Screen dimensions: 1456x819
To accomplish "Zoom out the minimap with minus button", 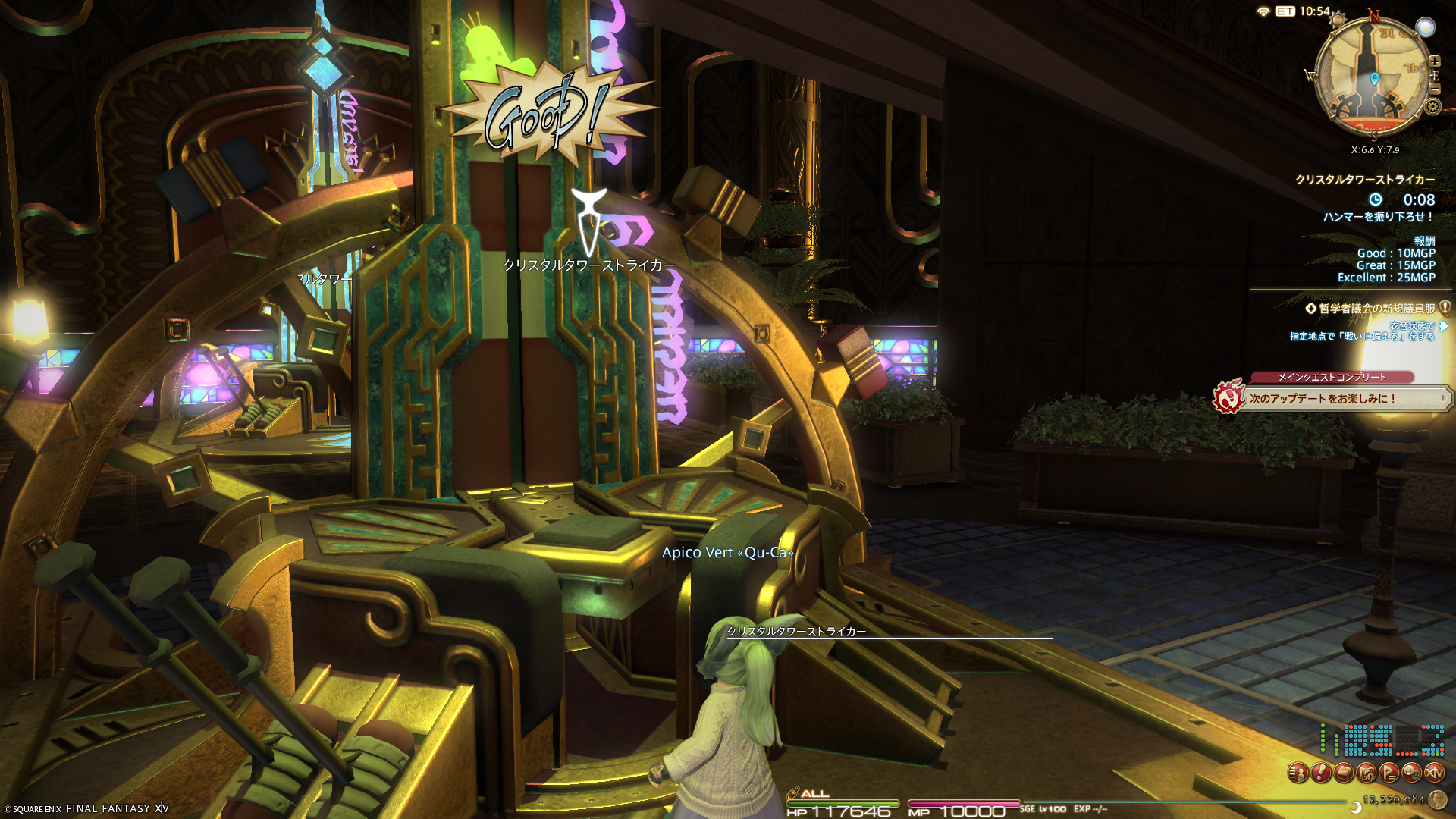I will coord(1434,88).
